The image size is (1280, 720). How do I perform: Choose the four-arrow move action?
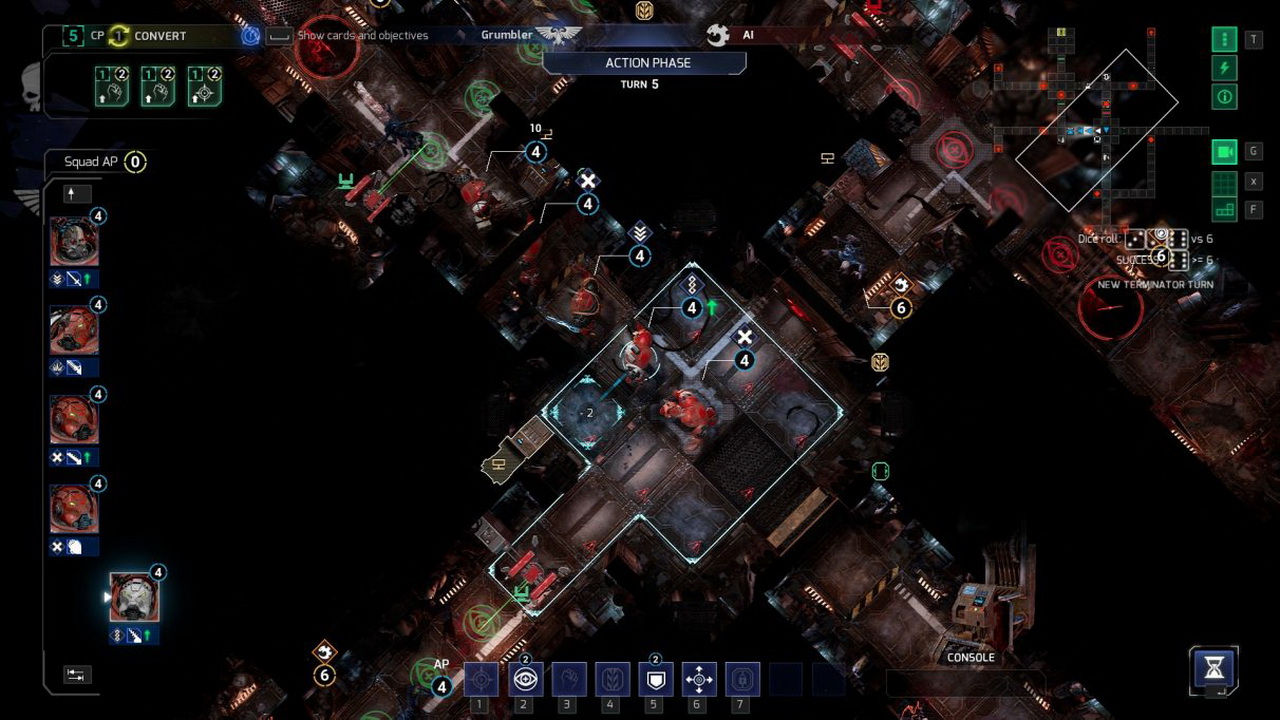coord(699,680)
